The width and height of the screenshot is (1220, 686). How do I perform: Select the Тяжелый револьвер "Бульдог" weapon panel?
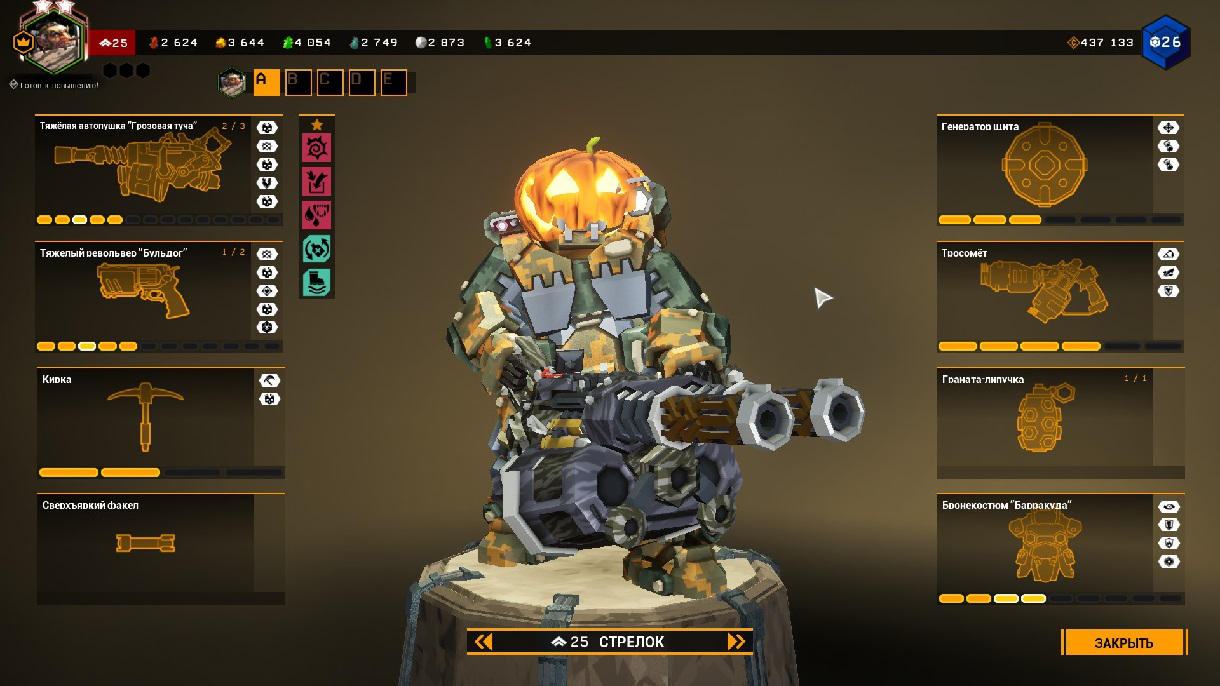(x=145, y=296)
